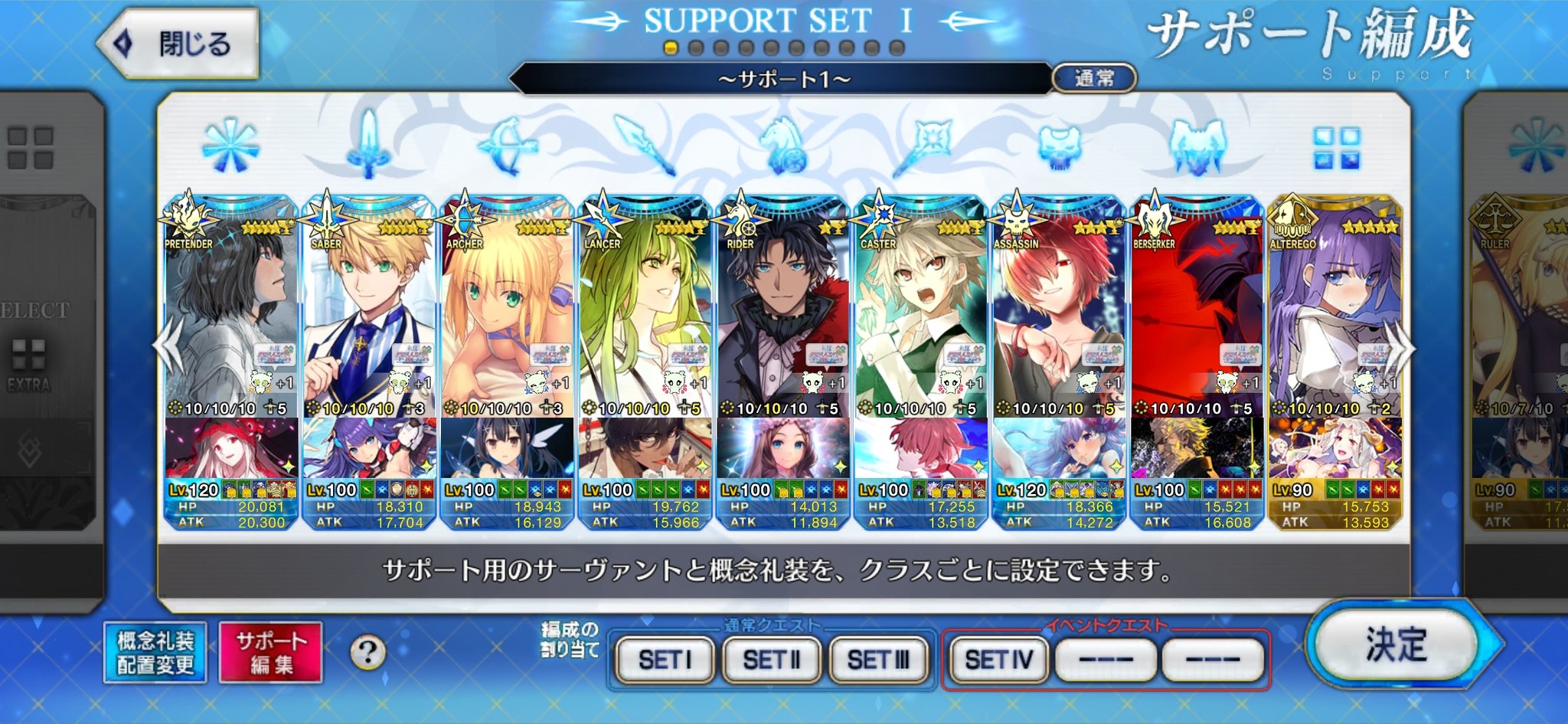
Task: Choose the SET III assignment button
Action: 878,659
